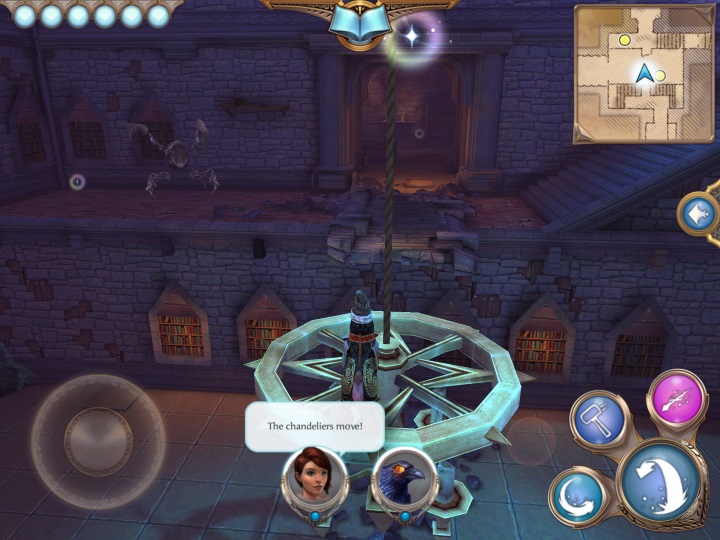Use the large curved-arrow jump action
Image resolution: width=720 pixels, height=540 pixels.
[661, 482]
